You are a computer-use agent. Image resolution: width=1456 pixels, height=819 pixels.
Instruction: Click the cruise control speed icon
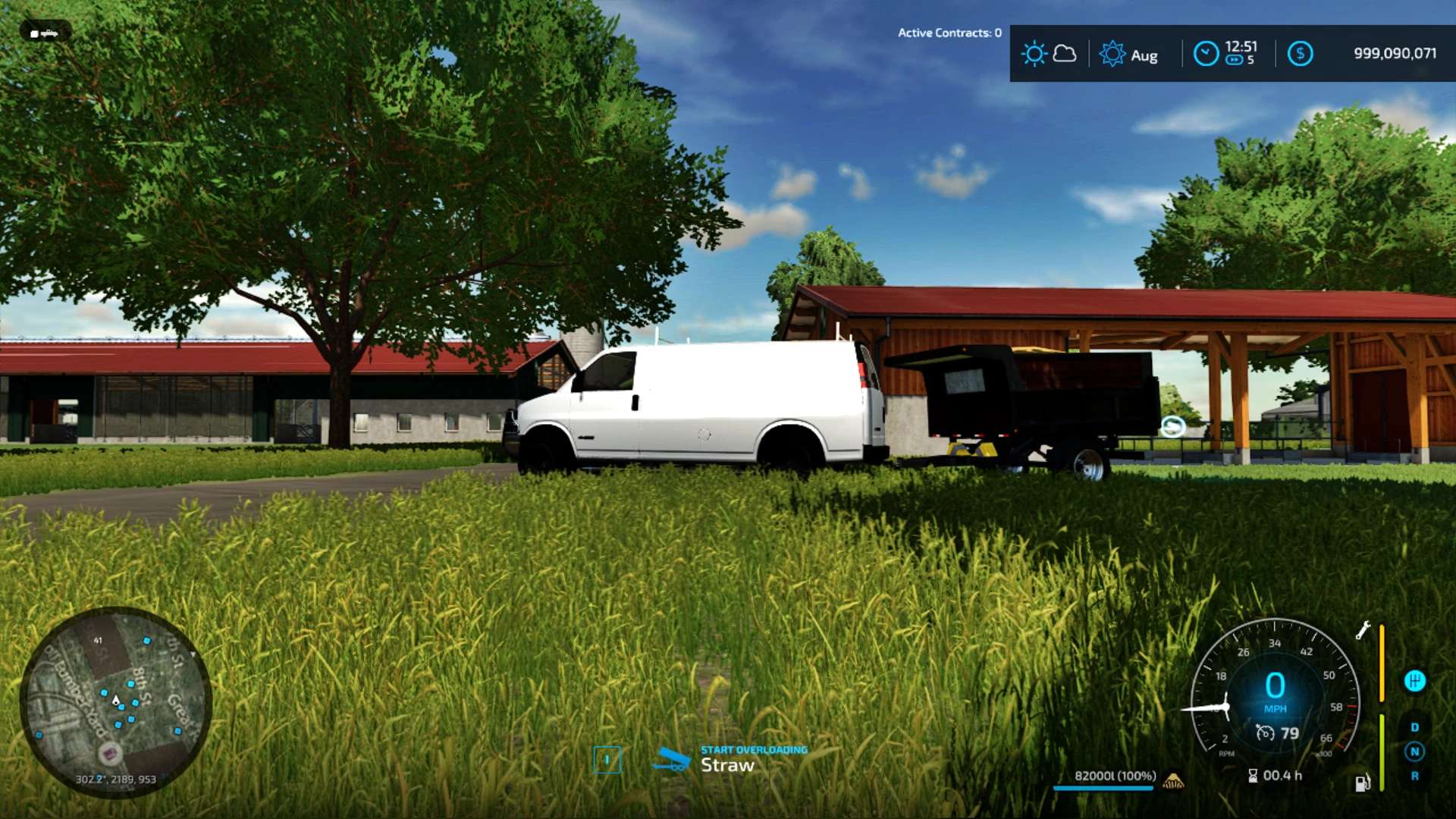point(1265,733)
